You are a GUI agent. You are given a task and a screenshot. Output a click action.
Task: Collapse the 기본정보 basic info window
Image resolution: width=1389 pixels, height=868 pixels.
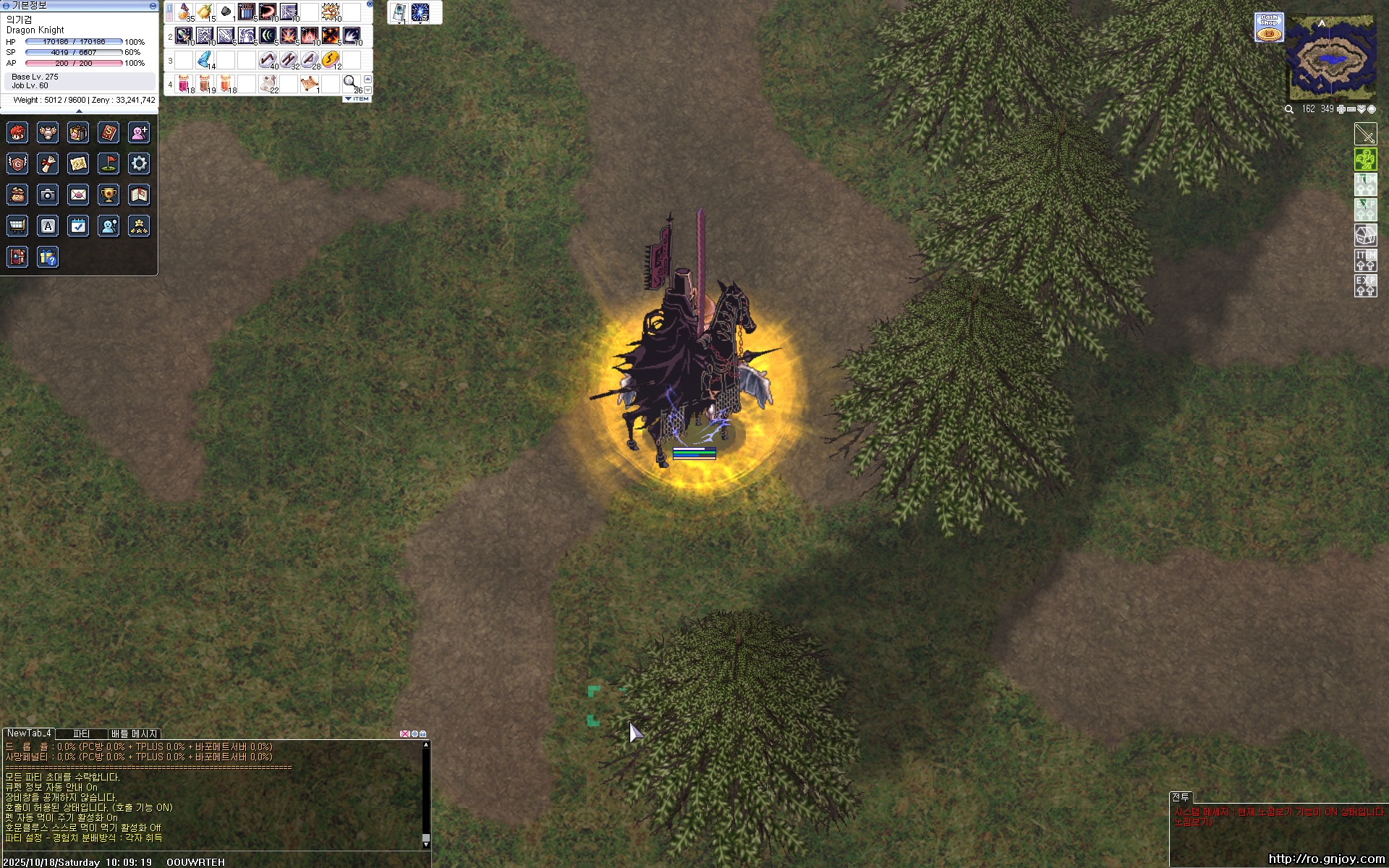coord(153,6)
